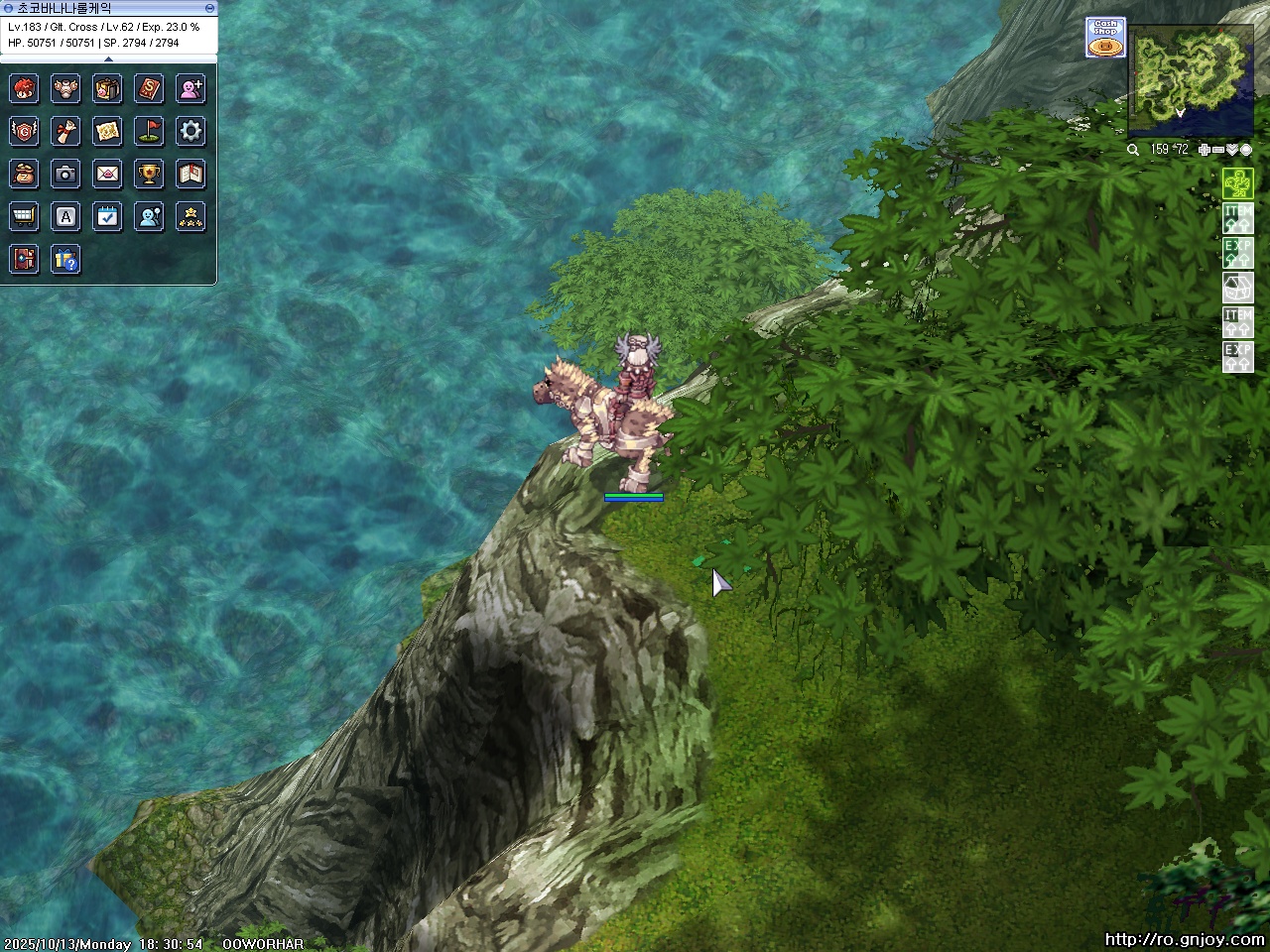Open the guild winged shield icon
The image size is (1270, 952).
click(24, 131)
